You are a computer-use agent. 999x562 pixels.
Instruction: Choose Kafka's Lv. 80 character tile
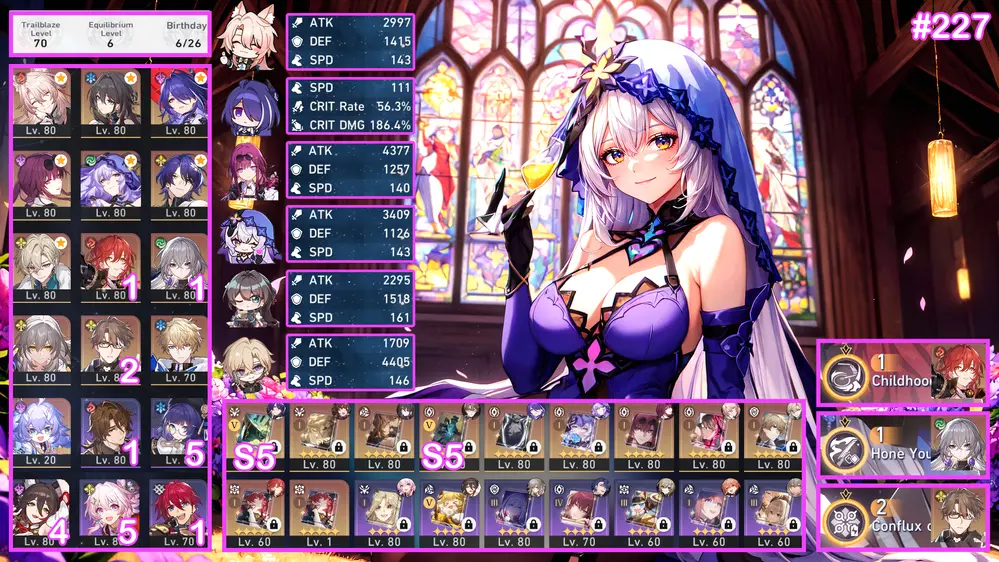tap(41, 183)
